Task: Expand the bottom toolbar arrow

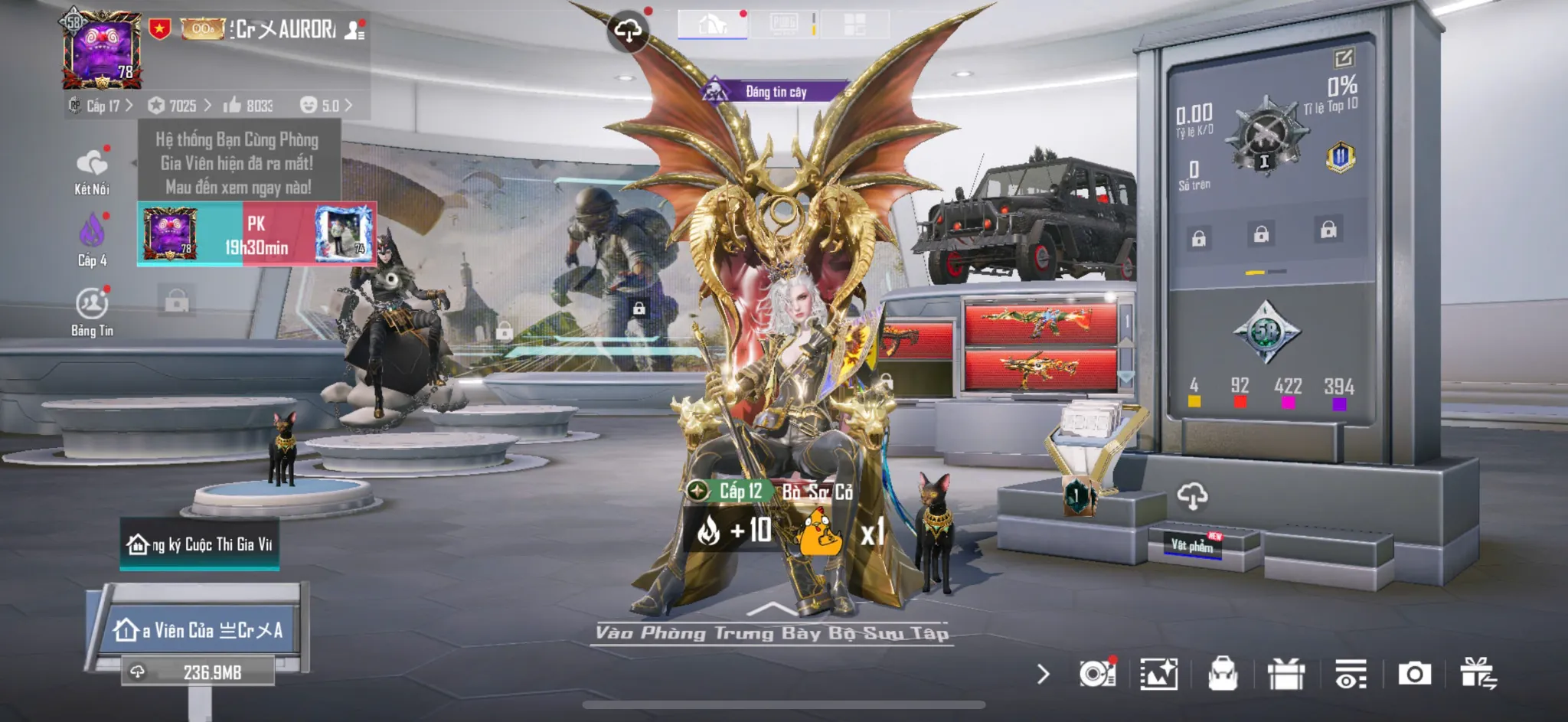Action: 1043,674
